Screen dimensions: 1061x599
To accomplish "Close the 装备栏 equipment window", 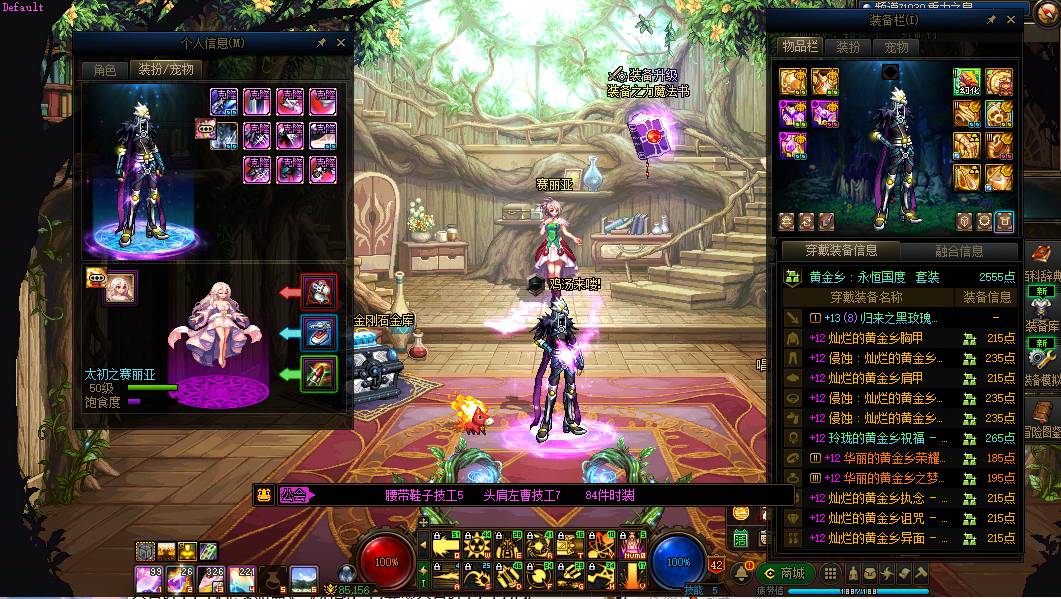I will pyautogui.click(x=1011, y=20).
